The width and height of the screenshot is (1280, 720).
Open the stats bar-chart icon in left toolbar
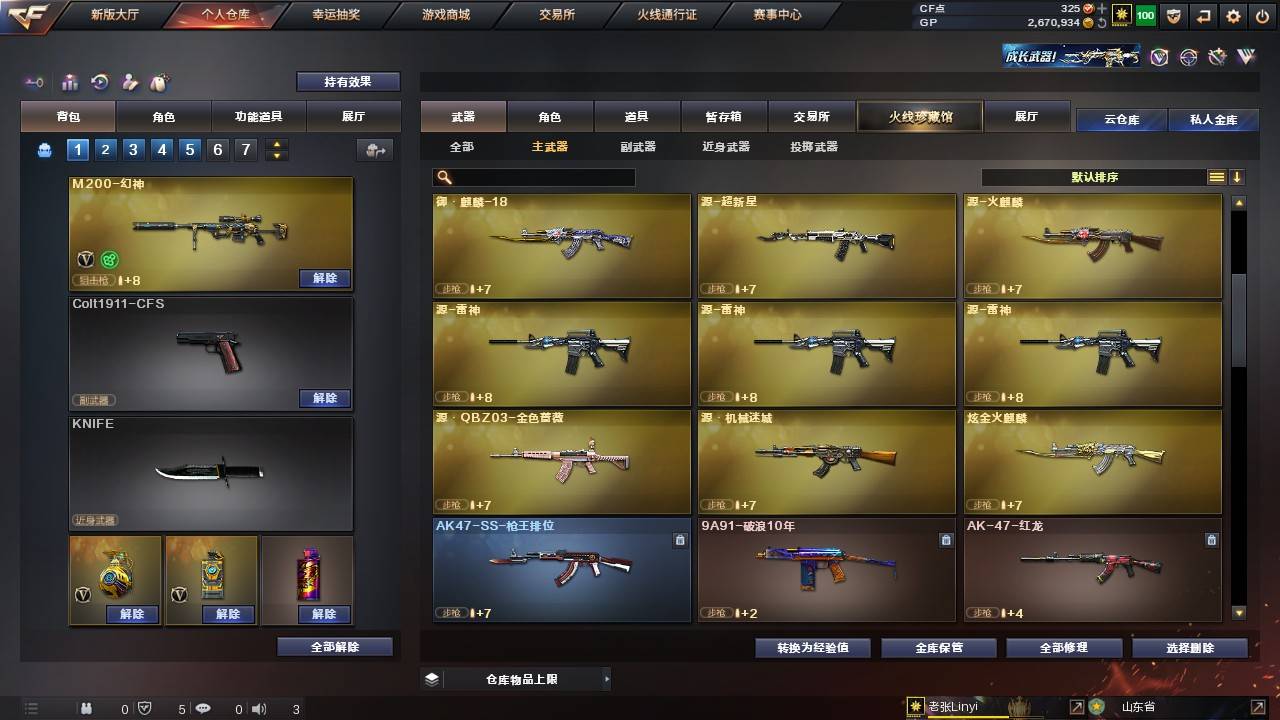pos(68,82)
